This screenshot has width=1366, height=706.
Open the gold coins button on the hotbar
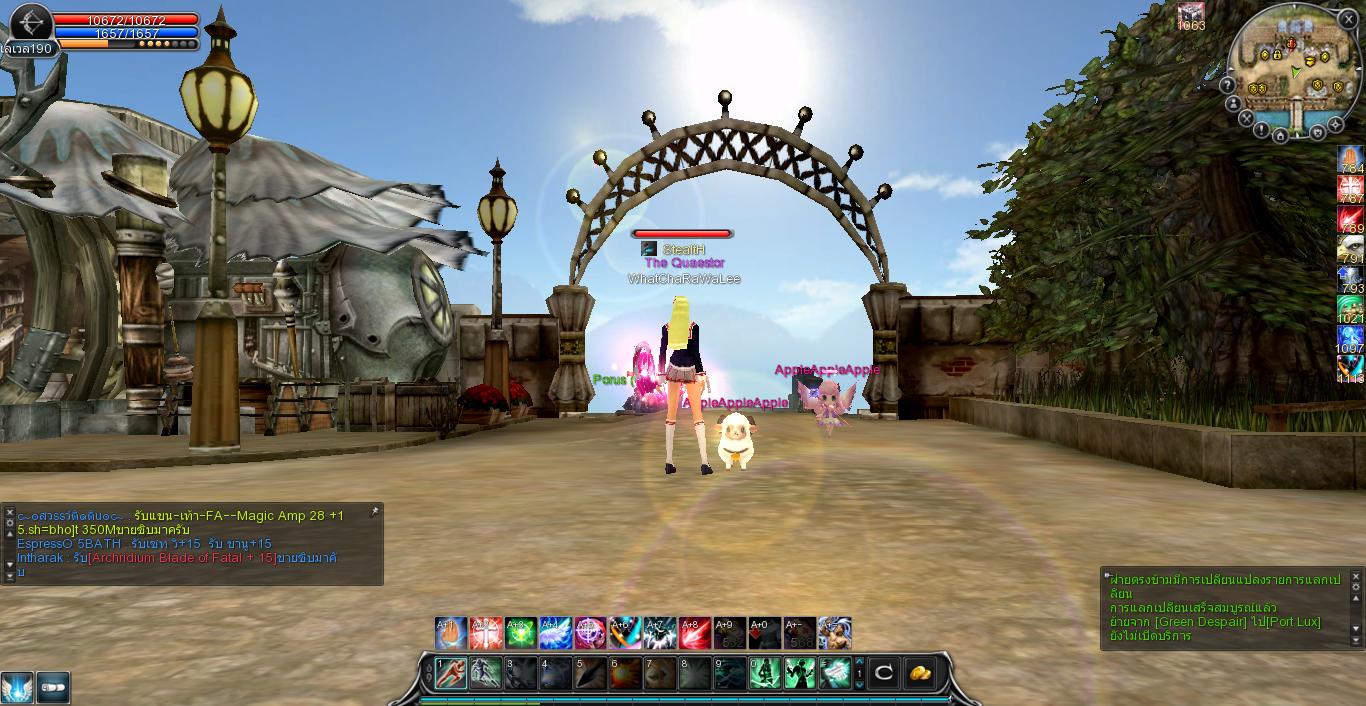click(x=920, y=673)
